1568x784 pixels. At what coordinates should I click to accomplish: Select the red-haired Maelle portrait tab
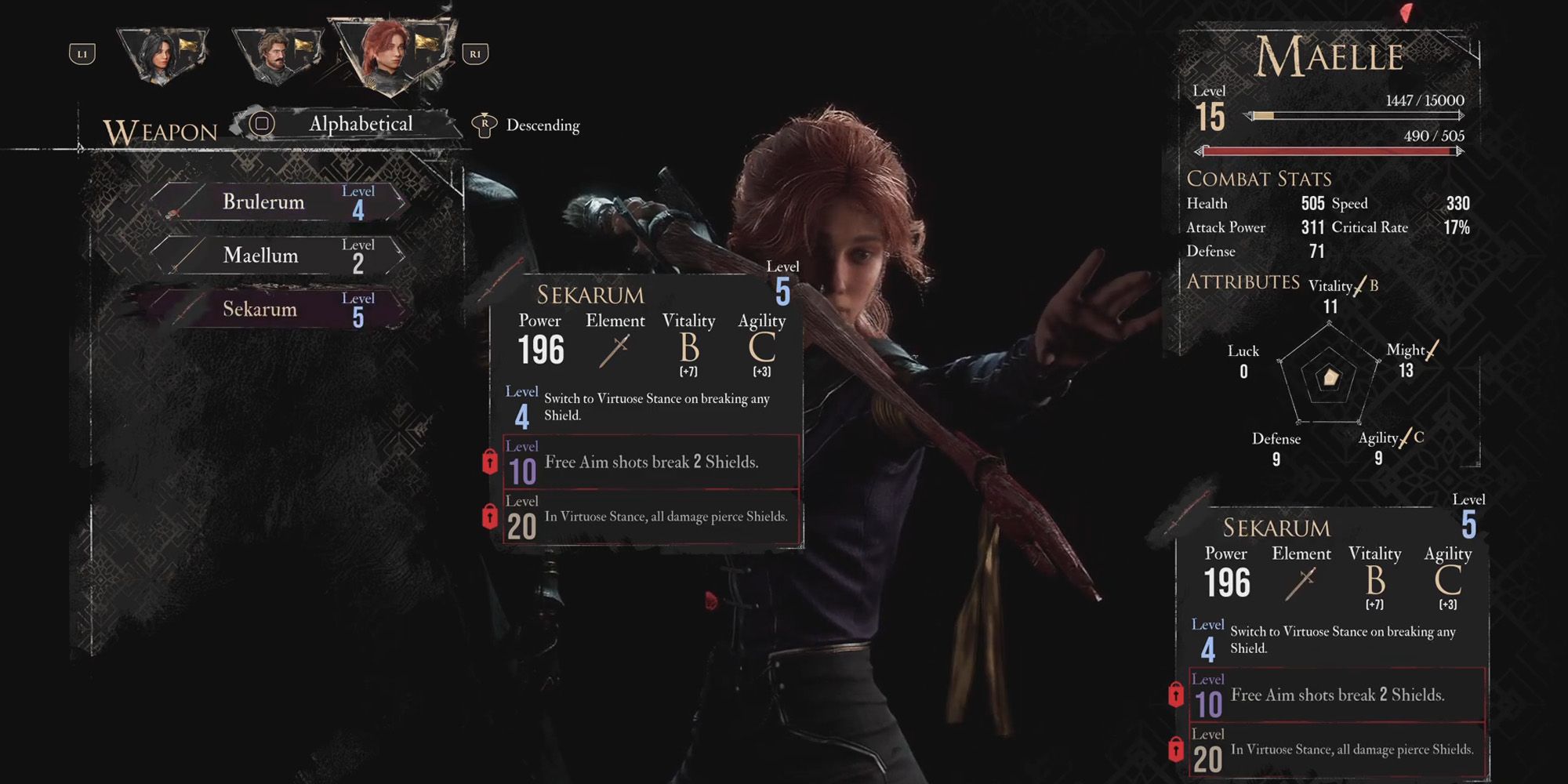[x=389, y=52]
